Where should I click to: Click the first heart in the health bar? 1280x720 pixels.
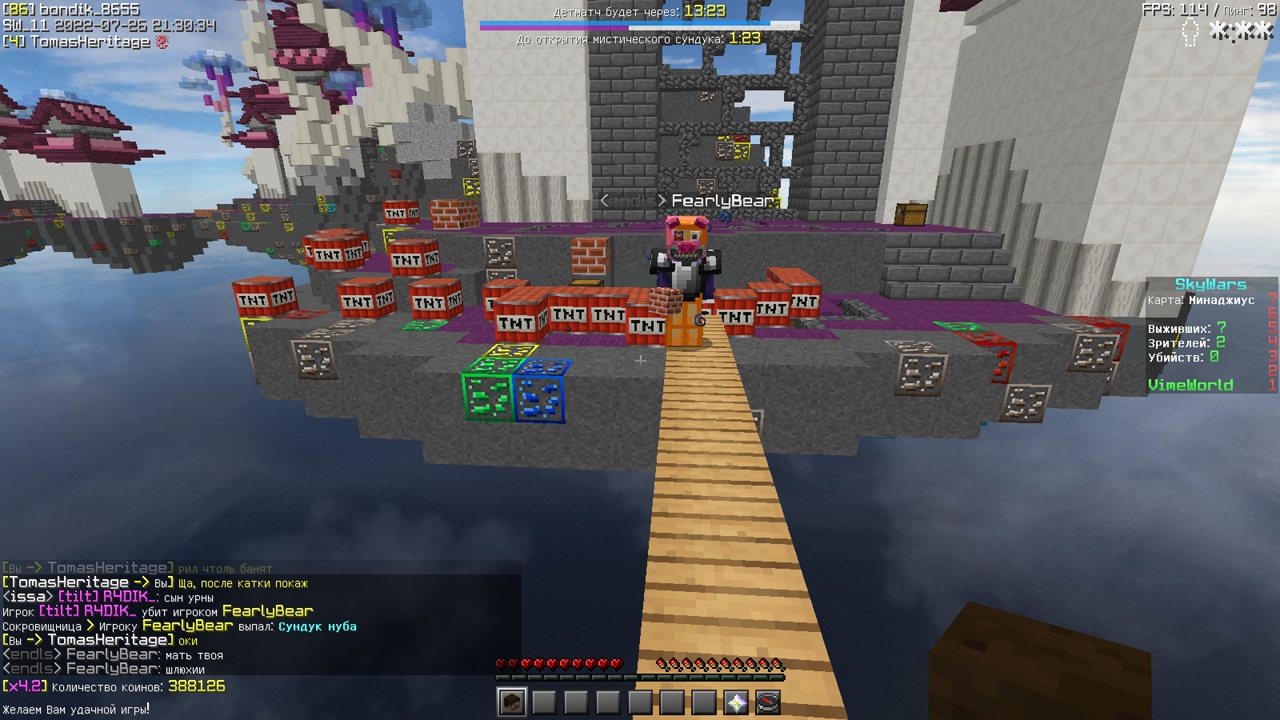click(x=500, y=663)
